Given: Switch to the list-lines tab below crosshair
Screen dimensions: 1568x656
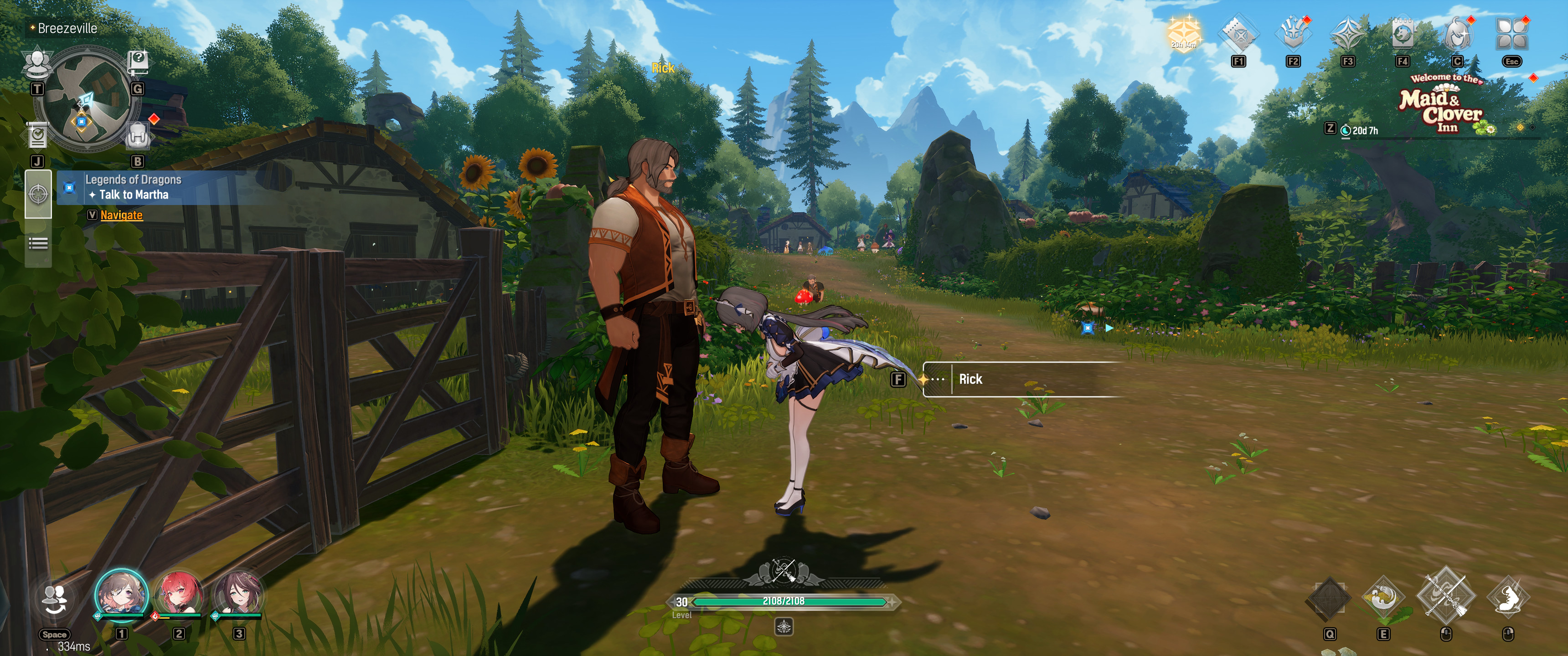Looking at the screenshot, I should coord(38,244).
